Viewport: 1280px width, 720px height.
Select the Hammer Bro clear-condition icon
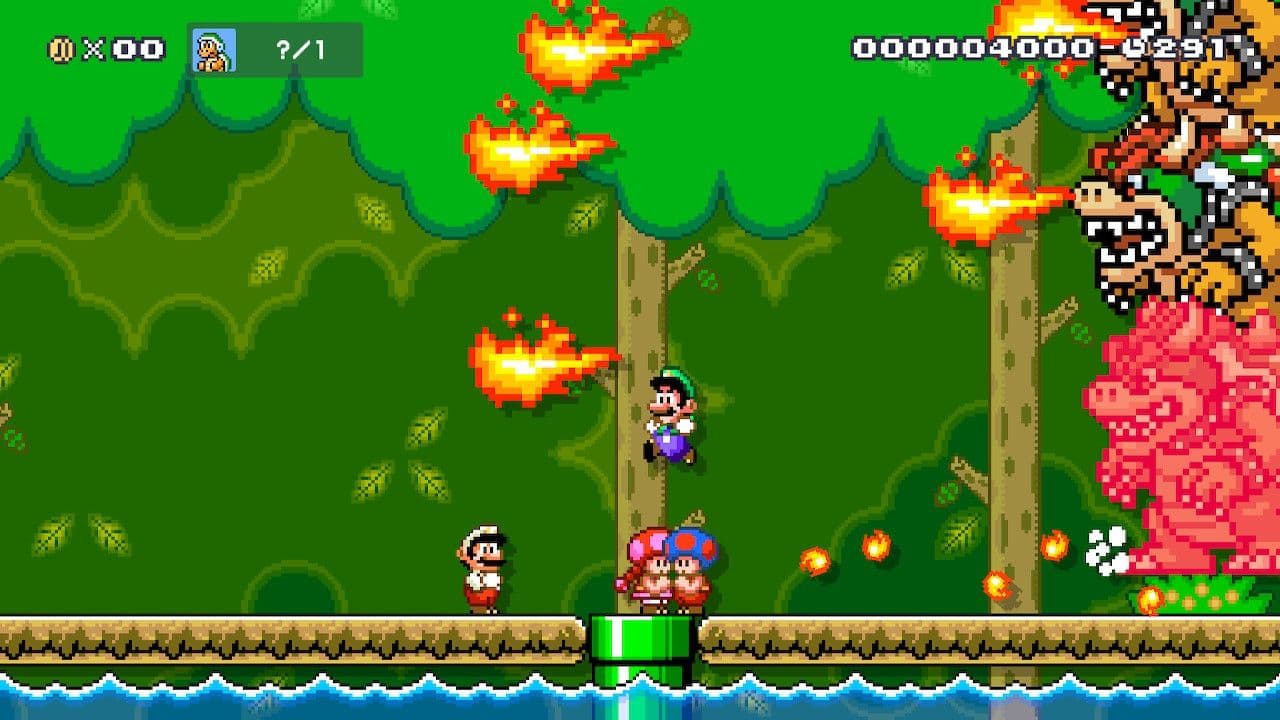pos(213,50)
